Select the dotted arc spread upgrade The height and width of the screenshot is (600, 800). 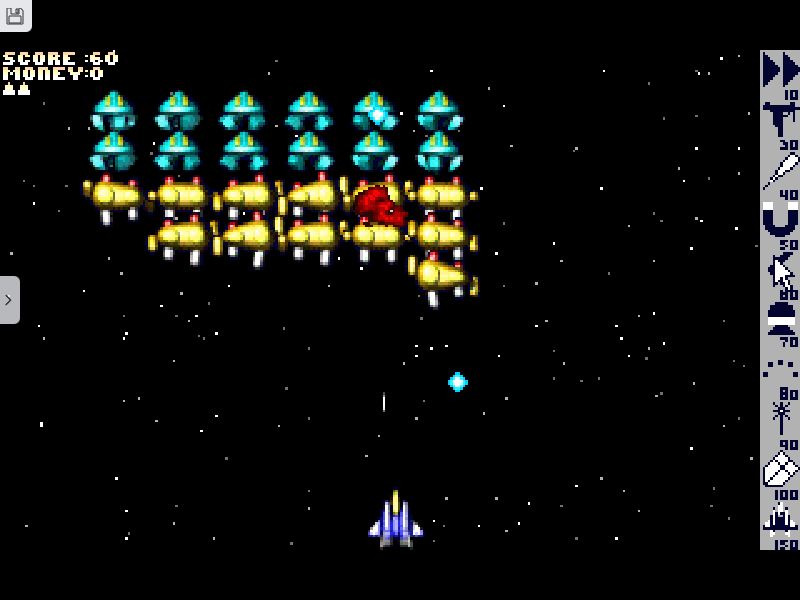(x=780, y=368)
